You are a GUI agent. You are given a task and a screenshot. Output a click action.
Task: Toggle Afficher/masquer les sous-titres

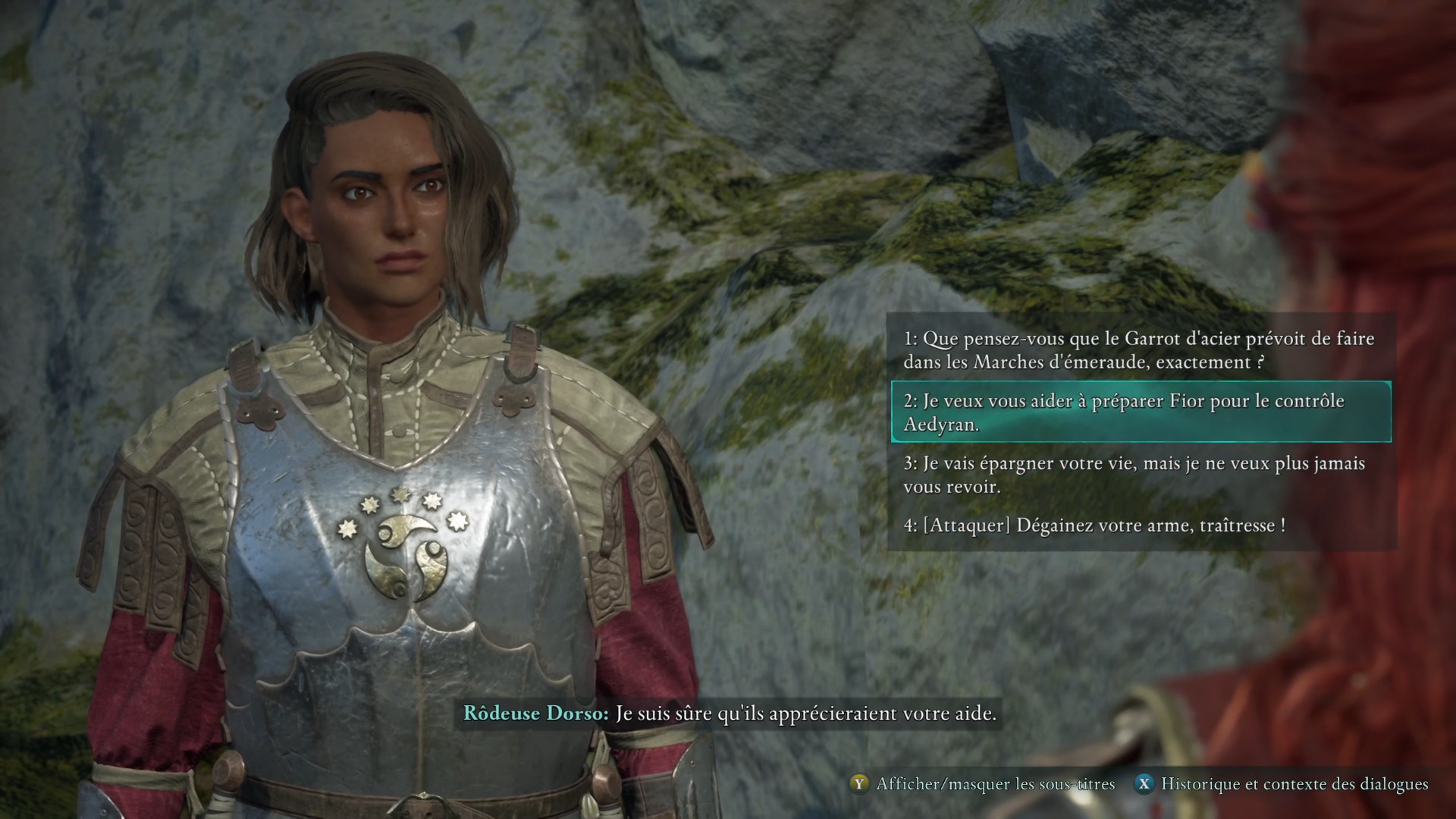[x=984, y=783]
